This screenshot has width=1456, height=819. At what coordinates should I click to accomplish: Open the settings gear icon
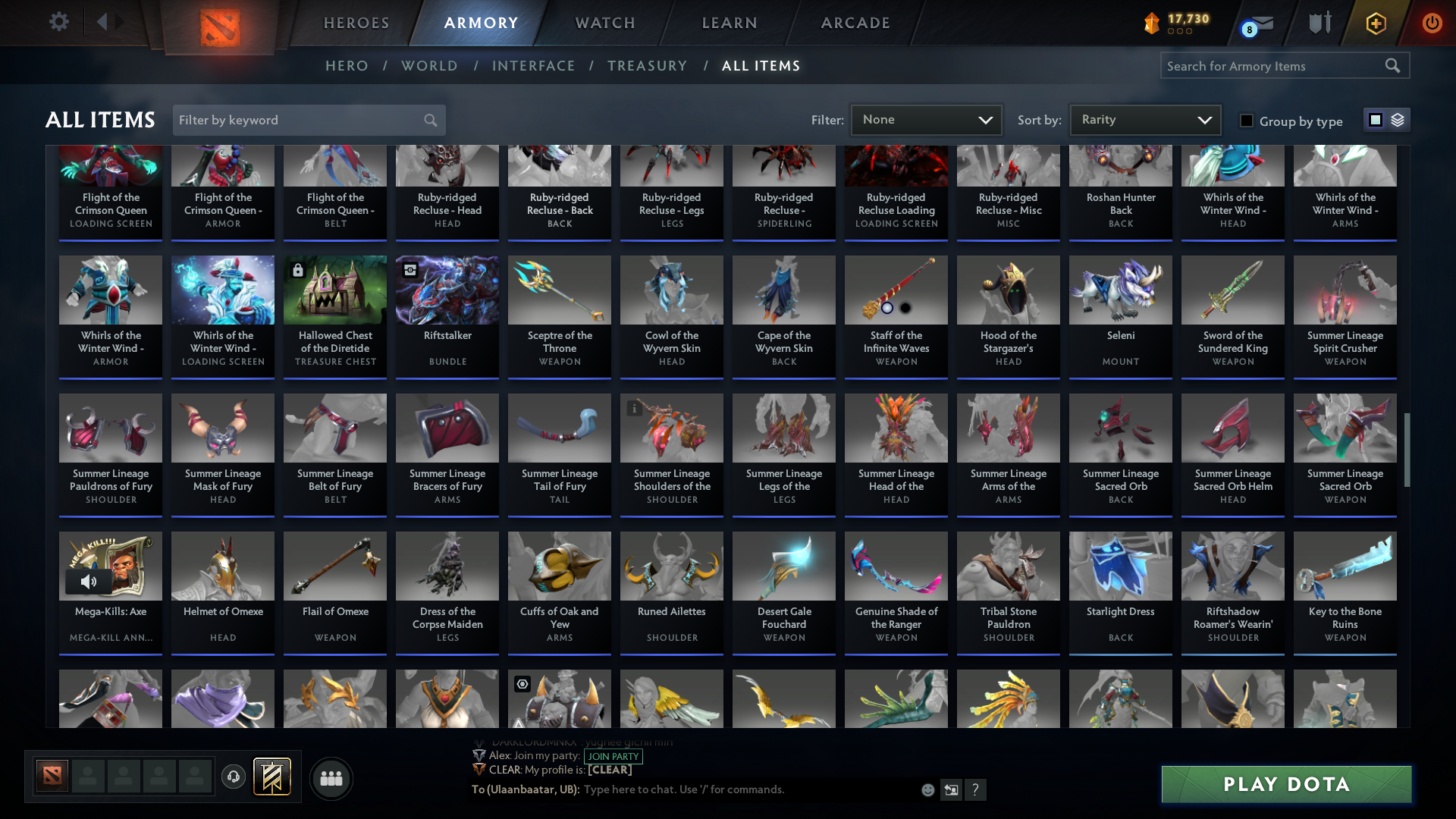tap(59, 21)
